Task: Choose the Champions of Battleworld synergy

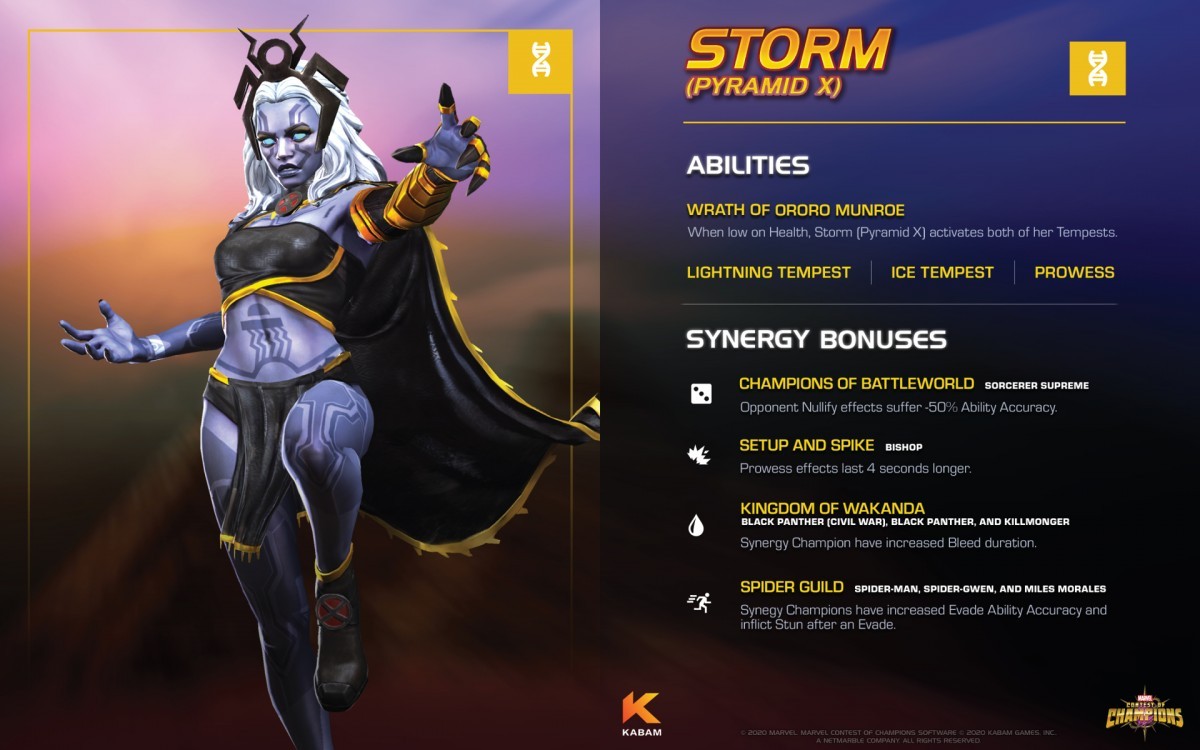Action: click(856, 383)
